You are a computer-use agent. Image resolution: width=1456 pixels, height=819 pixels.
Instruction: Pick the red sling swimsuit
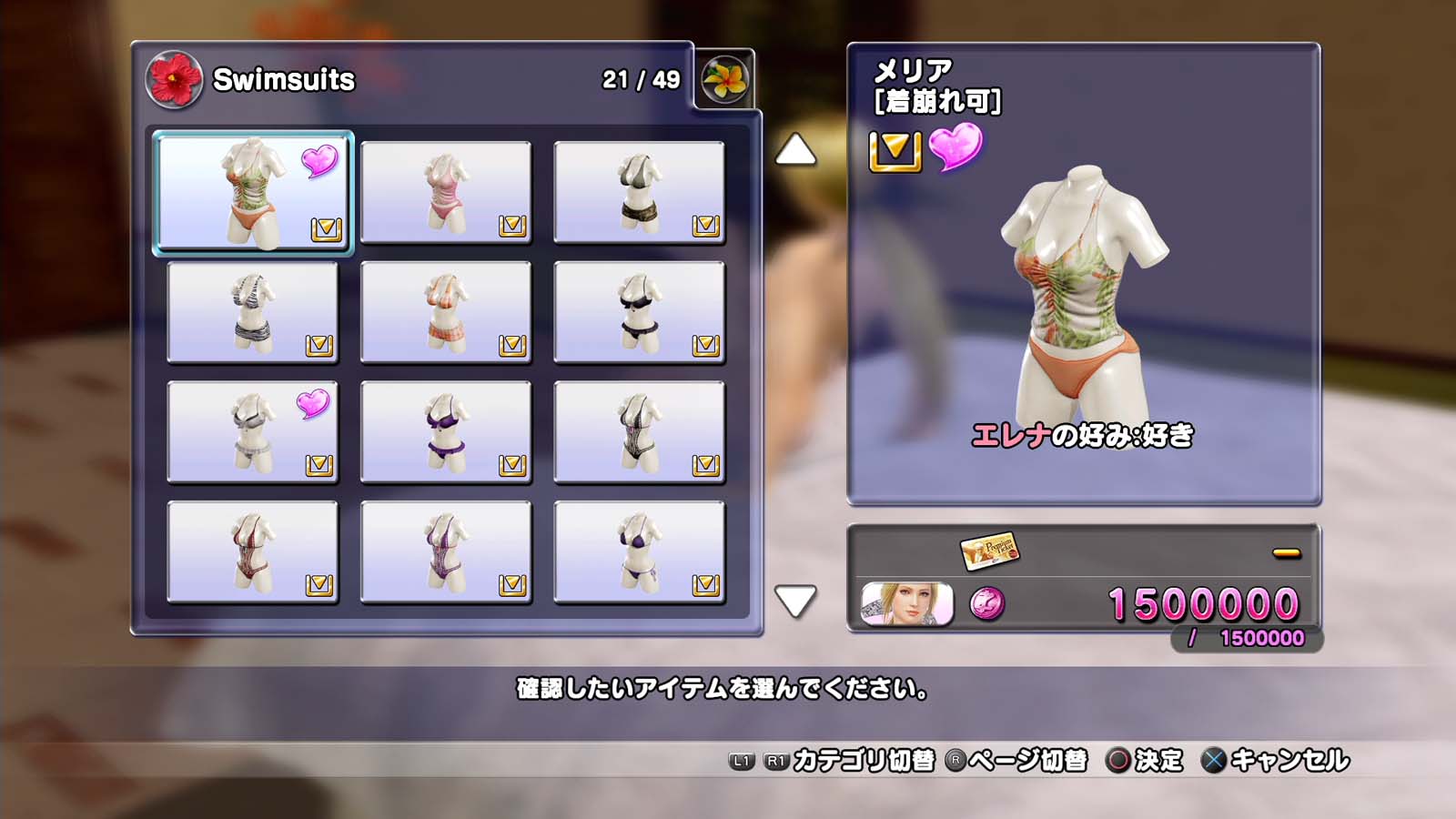(252, 552)
